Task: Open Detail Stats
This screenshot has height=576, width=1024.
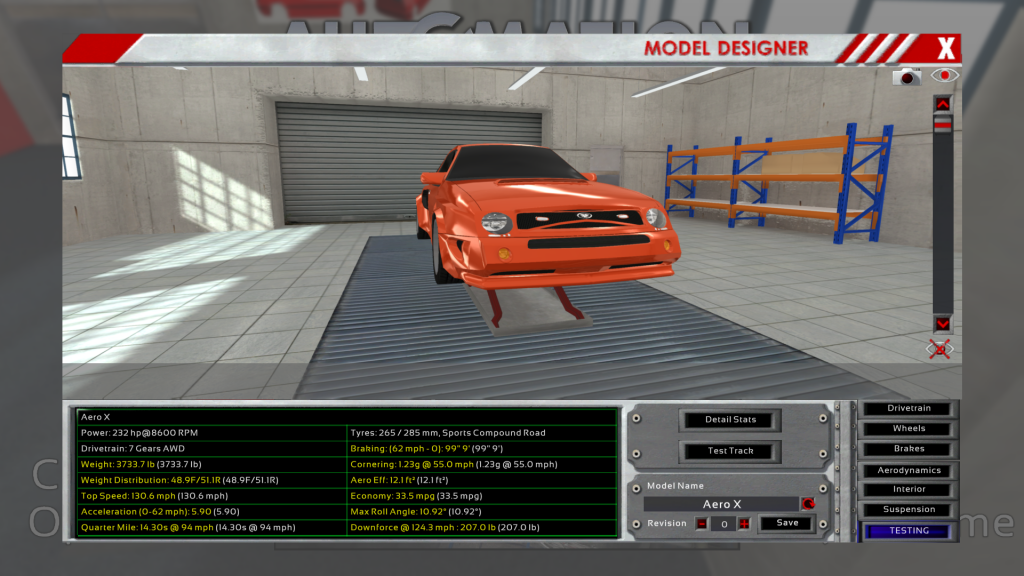Action: [x=730, y=419]
